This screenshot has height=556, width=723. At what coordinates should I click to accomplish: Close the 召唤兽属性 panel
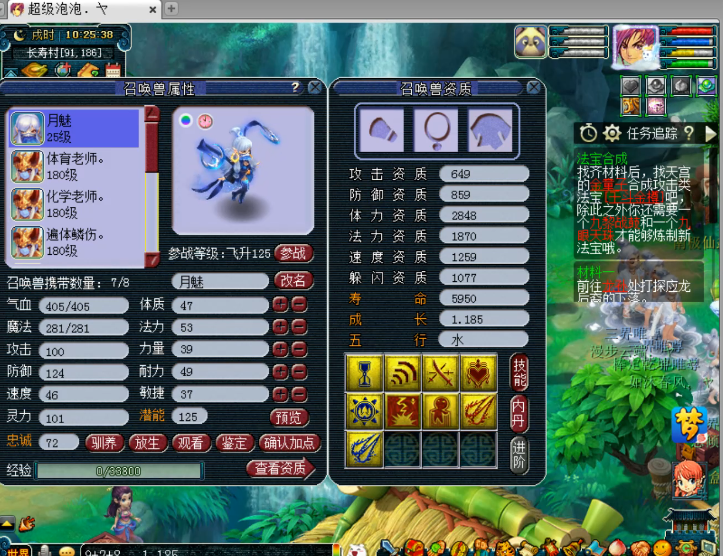[315, 88]
